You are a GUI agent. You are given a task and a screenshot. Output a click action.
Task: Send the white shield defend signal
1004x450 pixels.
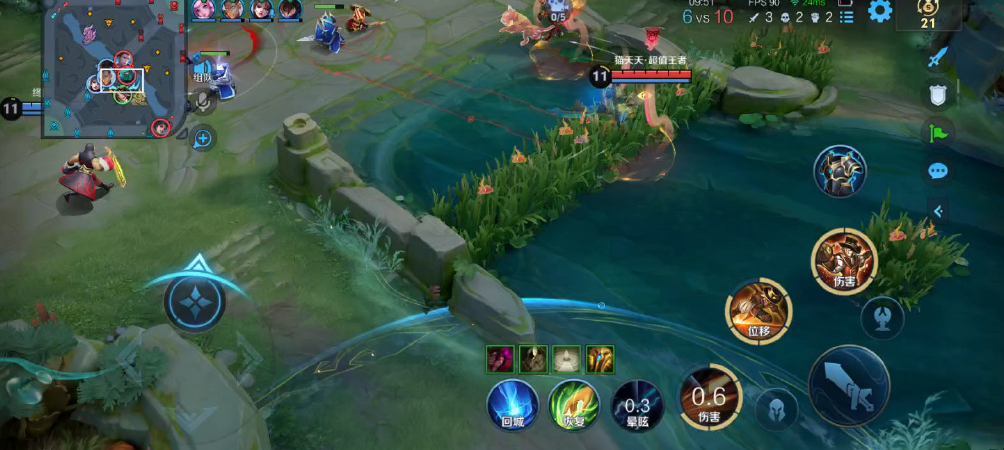[x=938, y=95]
